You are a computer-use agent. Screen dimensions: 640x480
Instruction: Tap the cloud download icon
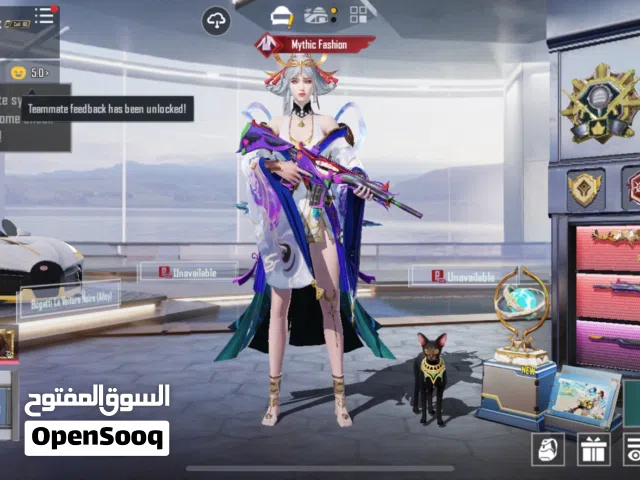[x=216, y=20]
